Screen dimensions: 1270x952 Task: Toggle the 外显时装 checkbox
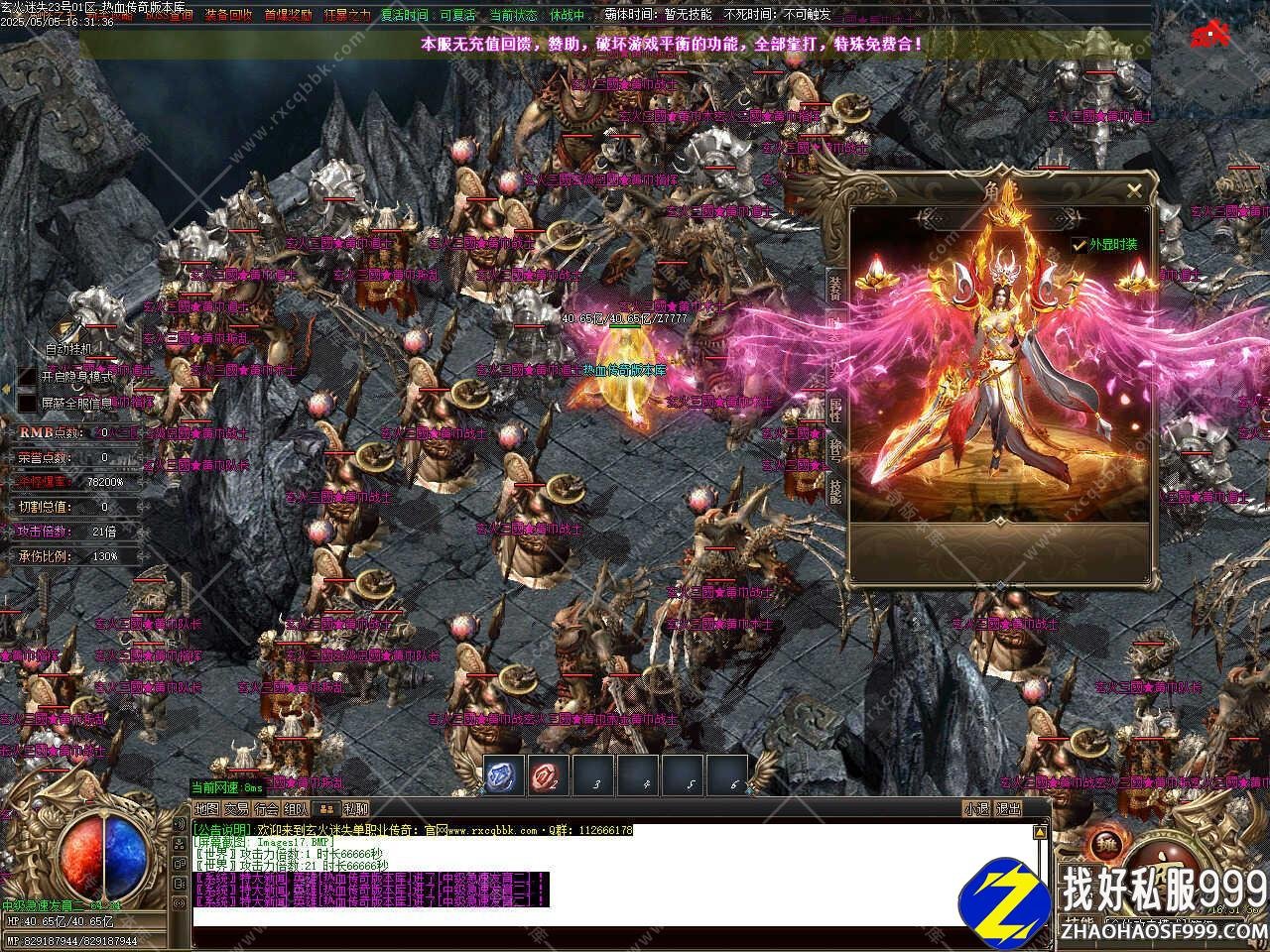(1079, 244)
